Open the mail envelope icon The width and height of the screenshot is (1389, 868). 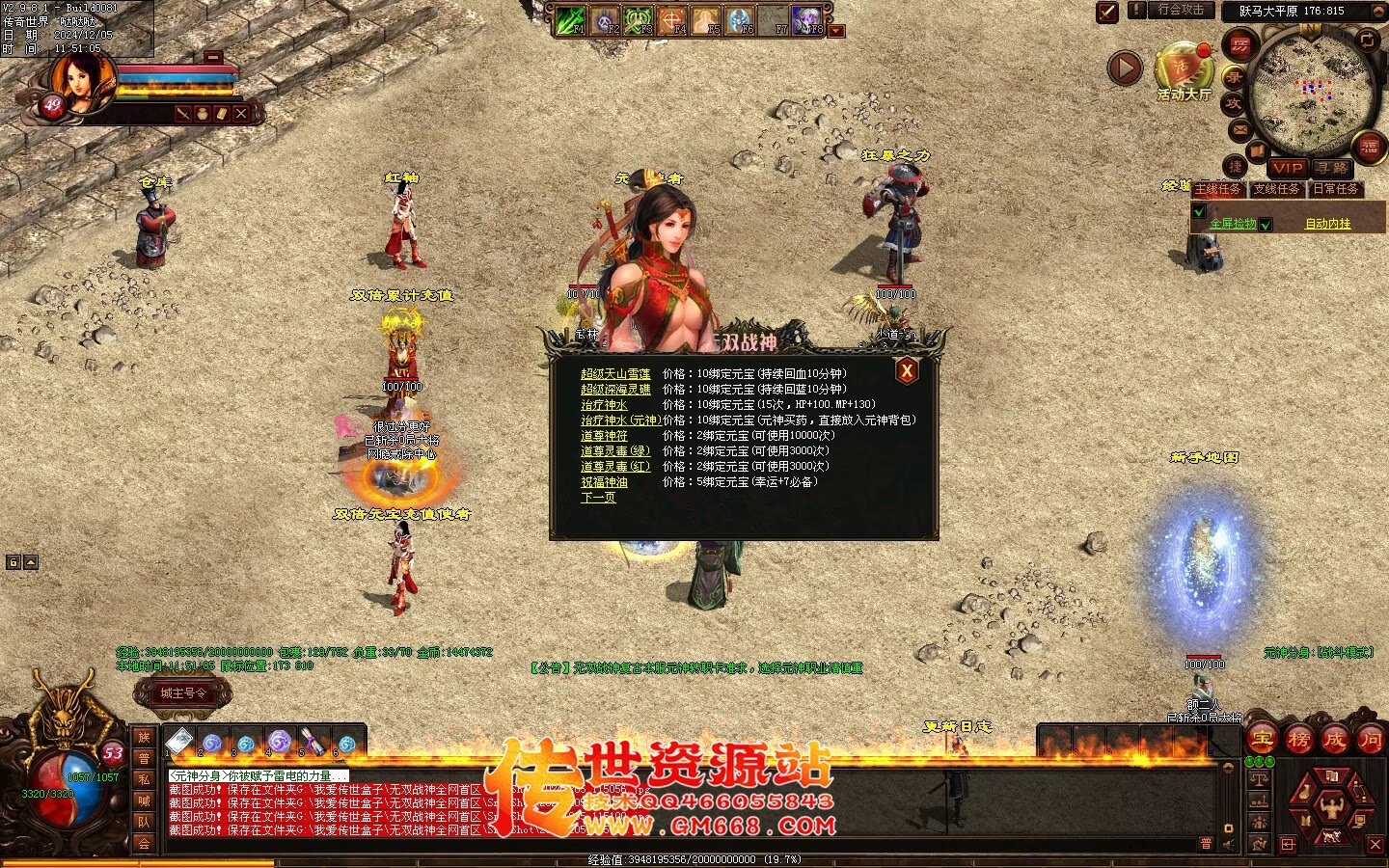[x=1240, y=129]
